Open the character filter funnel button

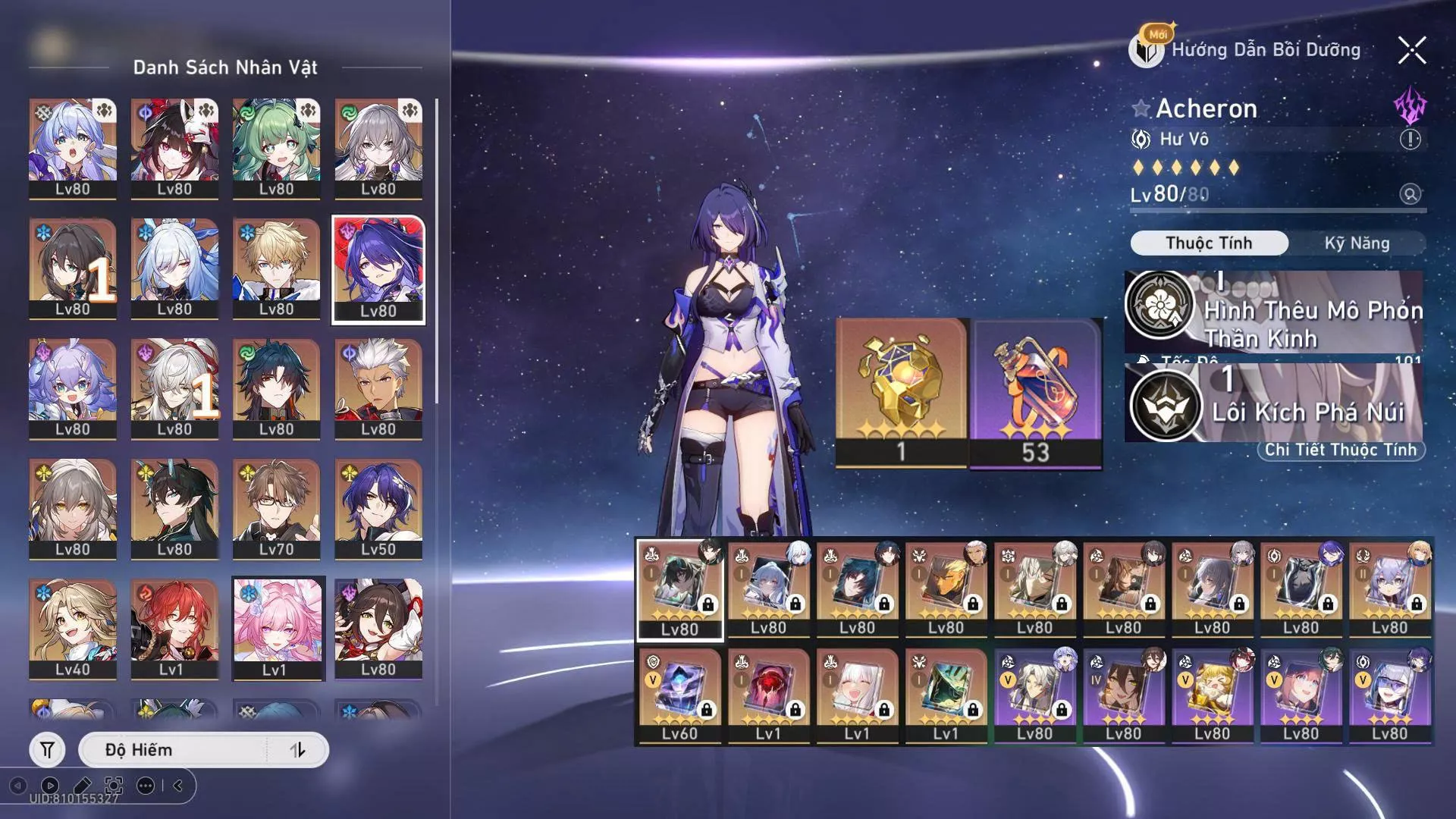47,750
